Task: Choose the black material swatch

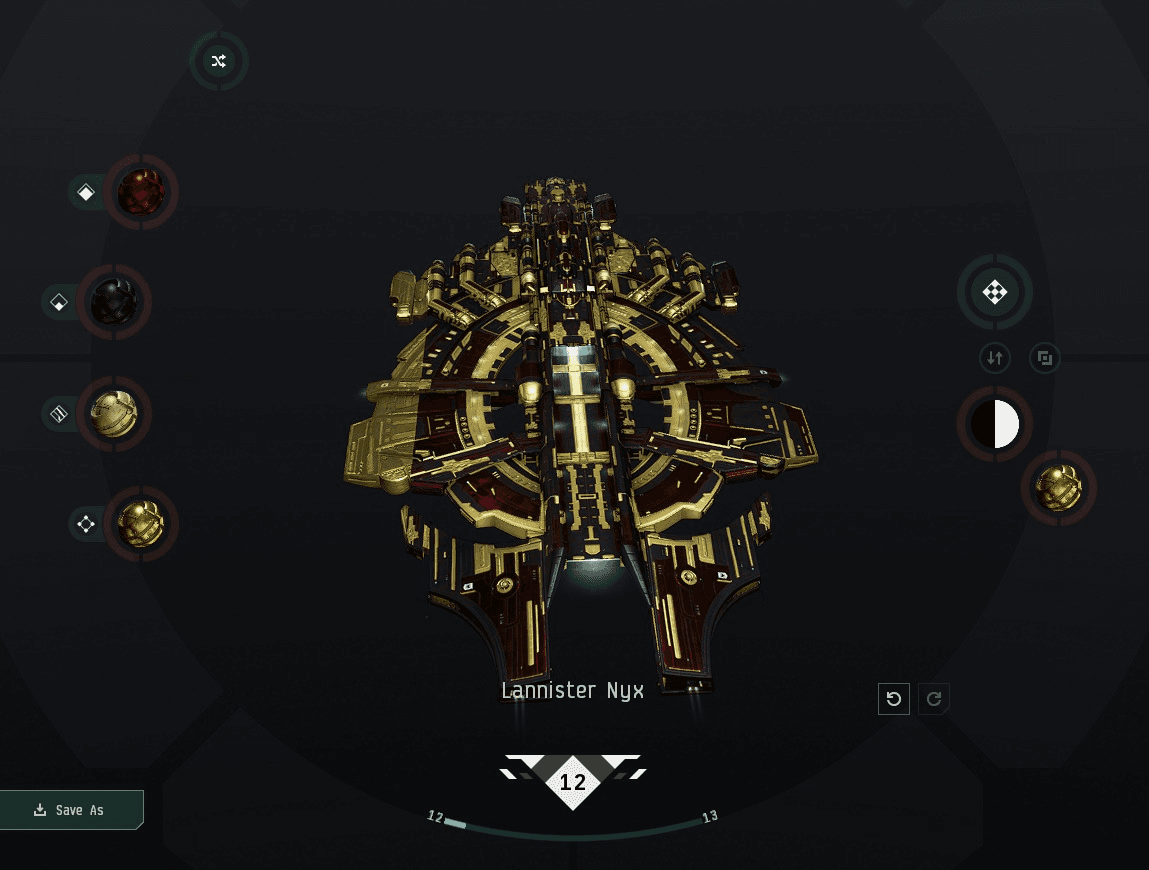Action: 114,302
